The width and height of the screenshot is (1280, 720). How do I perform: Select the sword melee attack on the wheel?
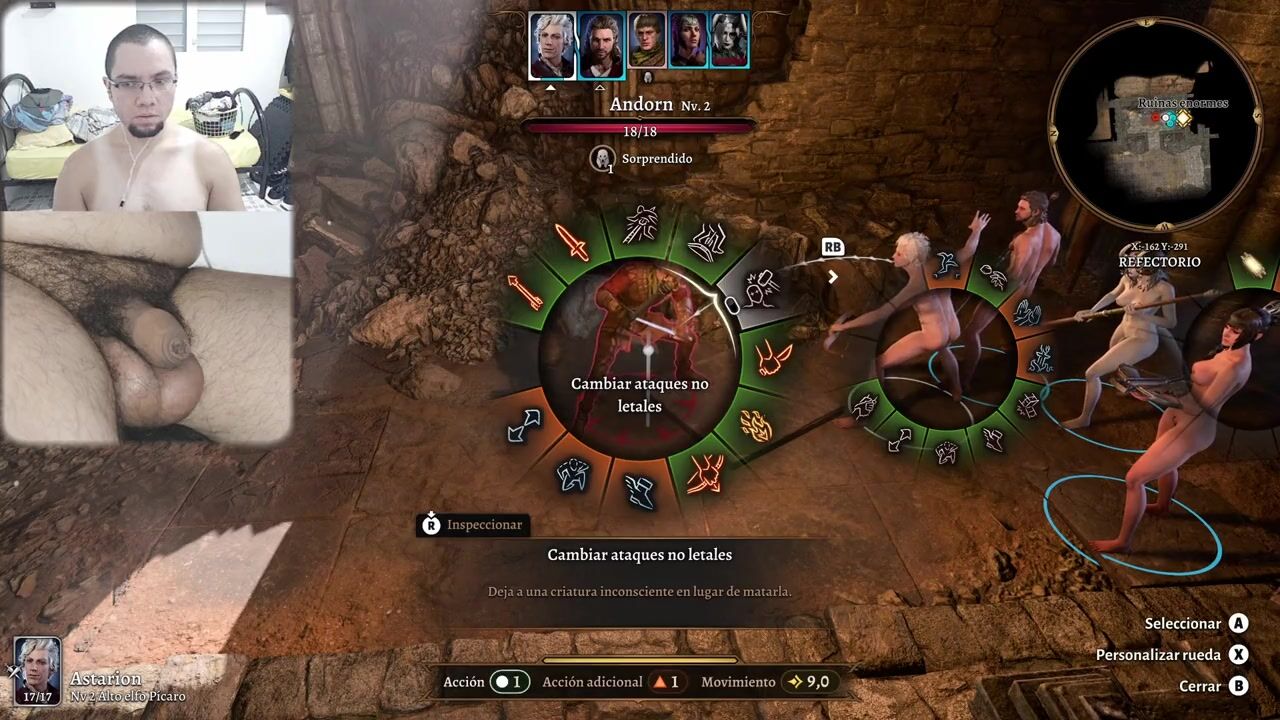tap(572, 242)
